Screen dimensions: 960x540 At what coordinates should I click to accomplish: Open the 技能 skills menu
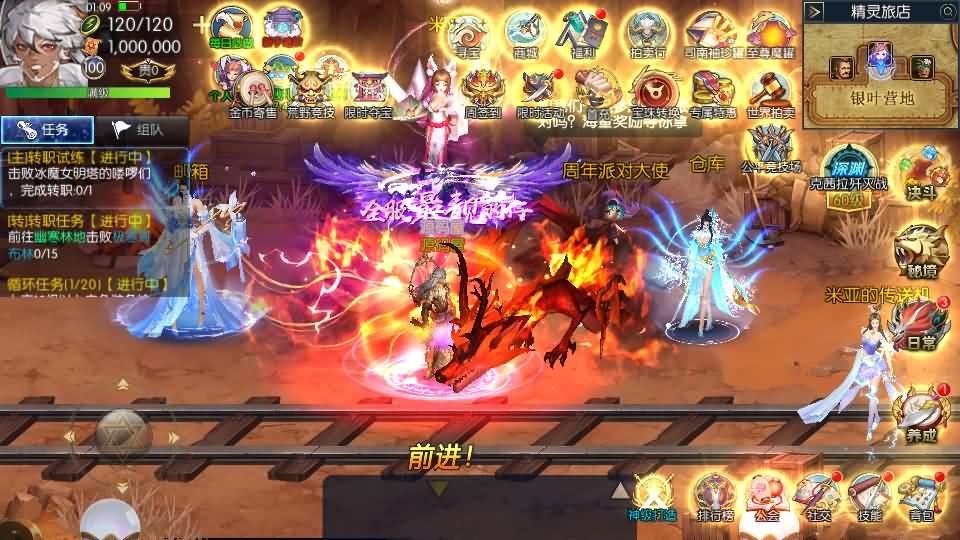(x=868, y=495)
